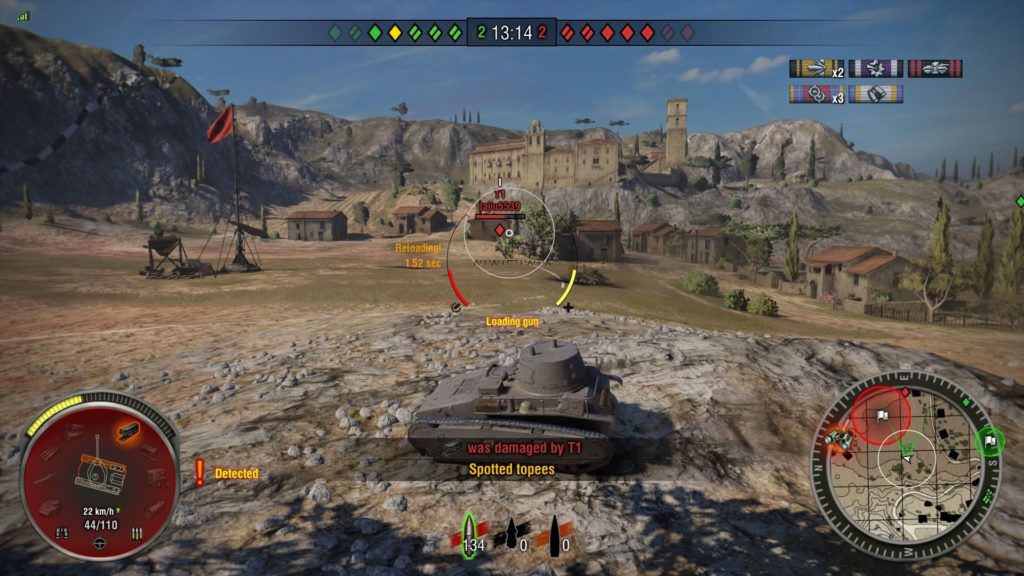The height and width of the screenshot is (576, 1024).
Task: Select the ribbon with x3 crosshairs emblem
Action: (x=817, y=94)
